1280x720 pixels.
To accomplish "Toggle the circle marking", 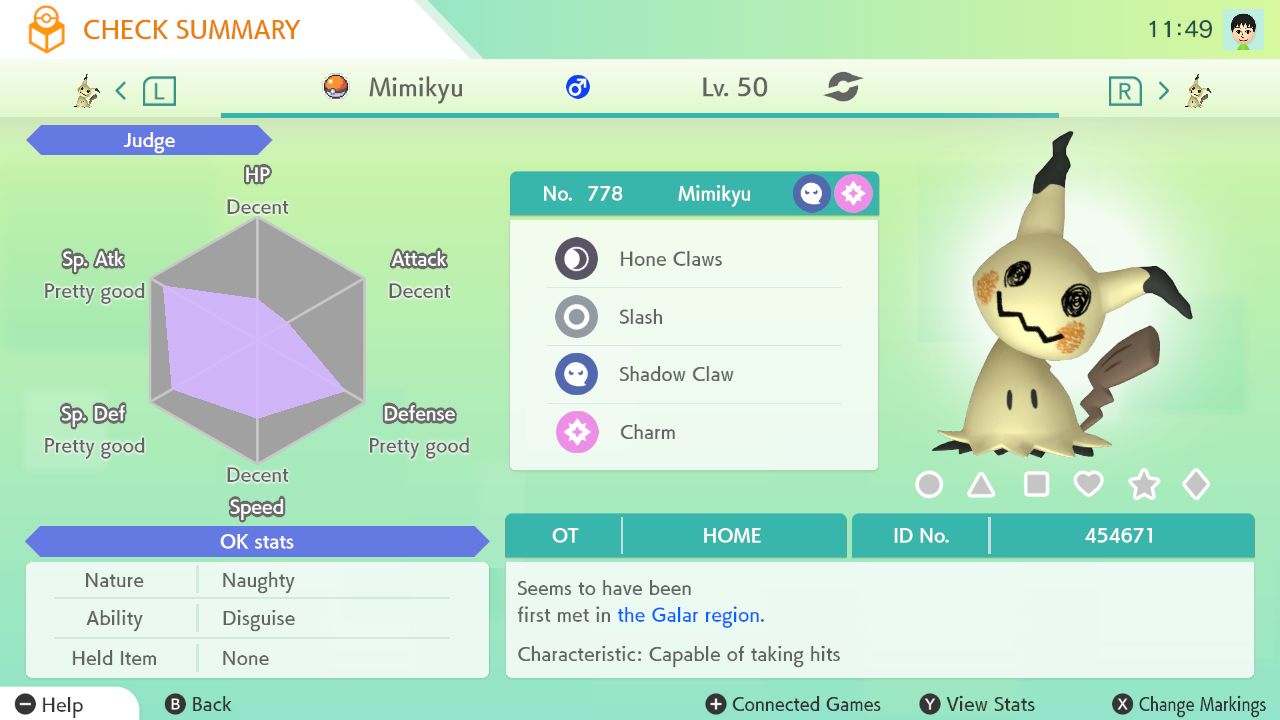I will point(929,485).
